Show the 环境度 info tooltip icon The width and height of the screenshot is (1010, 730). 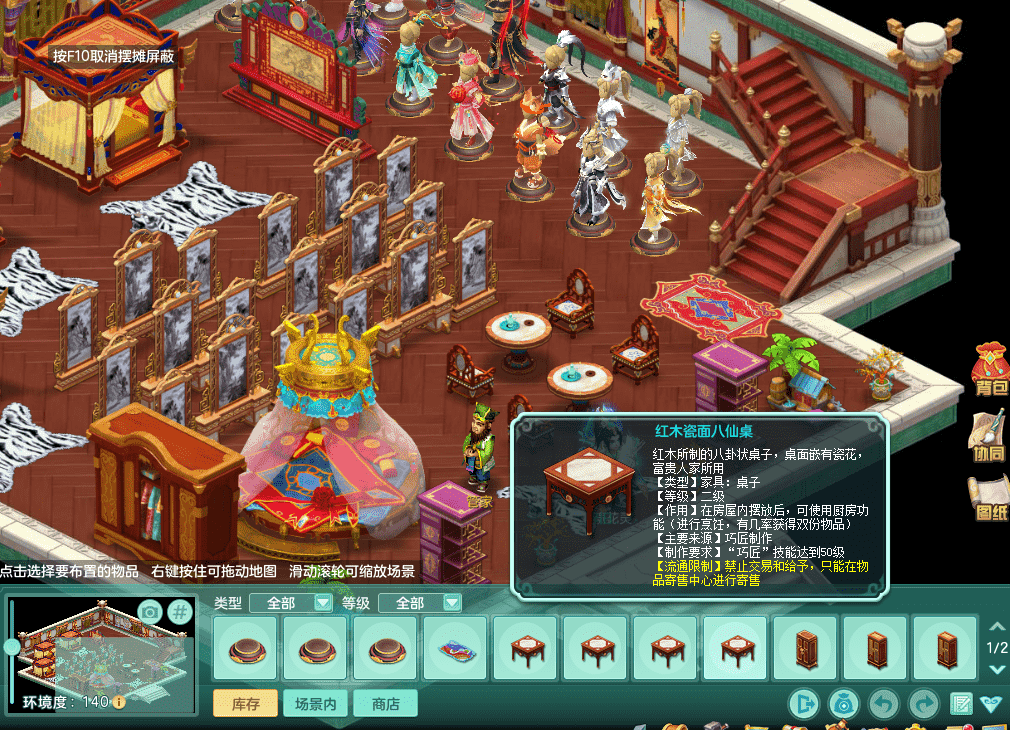click(x=119, y=702)
